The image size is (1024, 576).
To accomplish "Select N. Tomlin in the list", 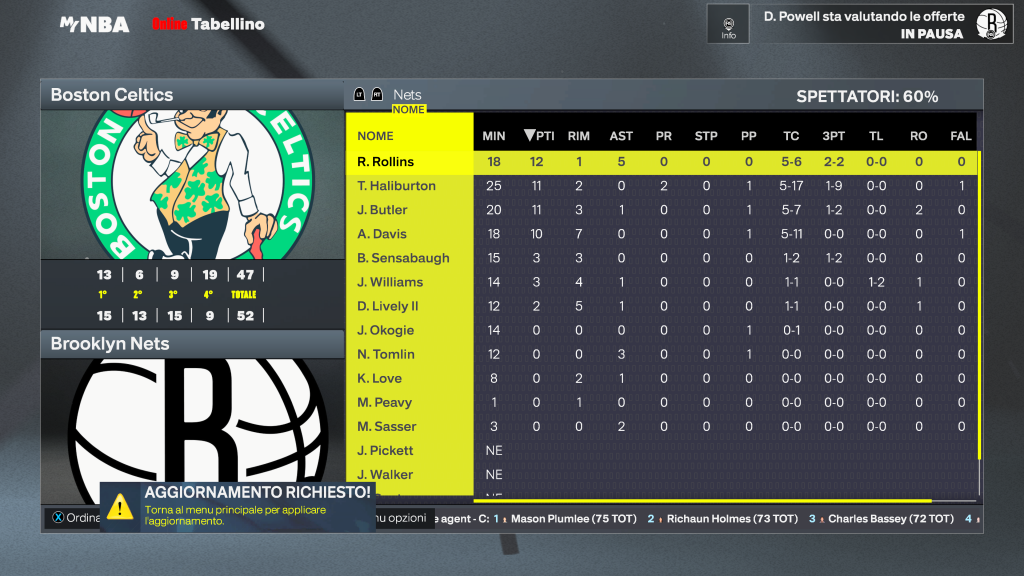I will tap(386, 354).
